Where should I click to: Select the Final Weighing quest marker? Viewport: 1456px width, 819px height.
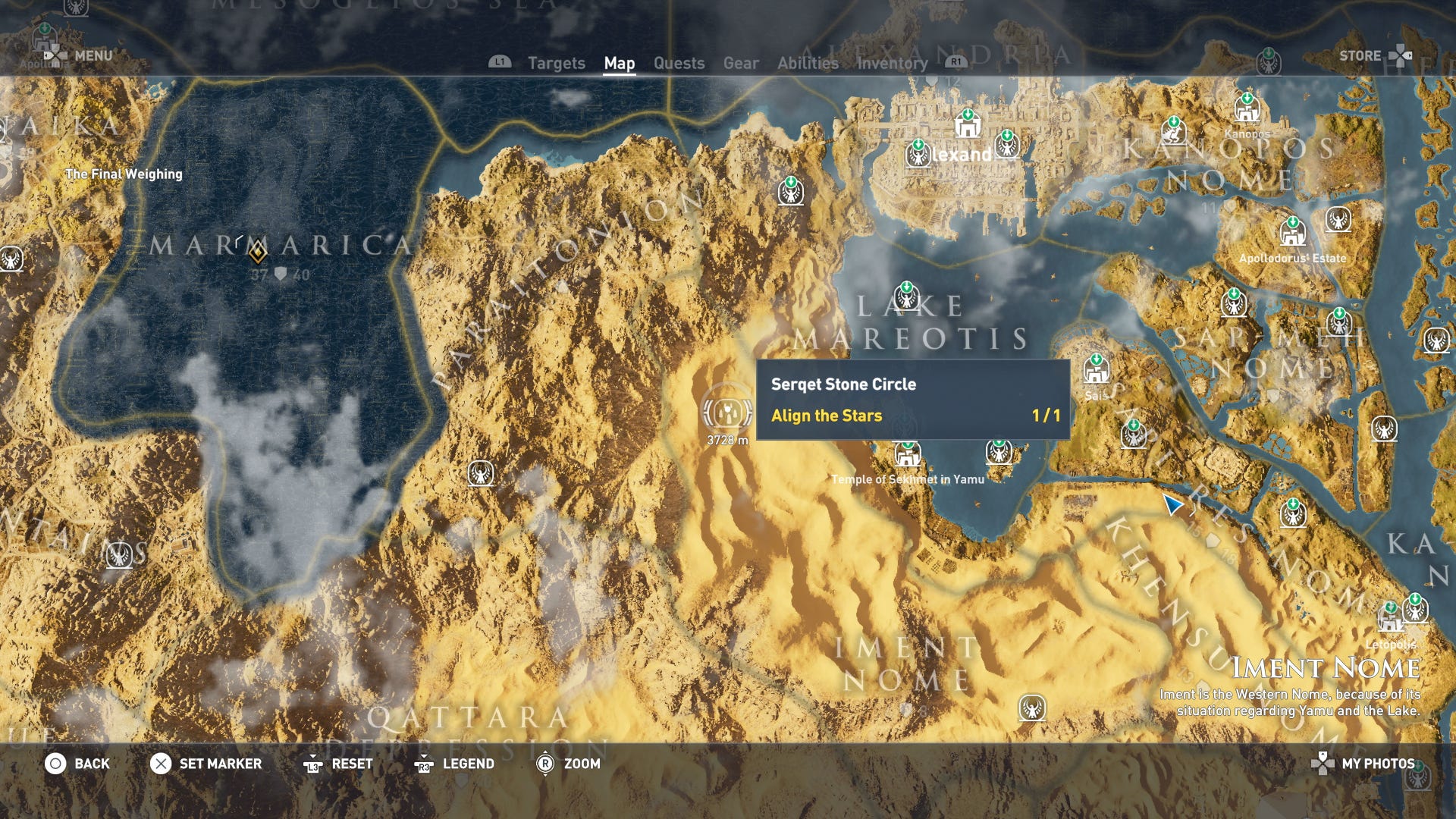(x=124, y=174)
